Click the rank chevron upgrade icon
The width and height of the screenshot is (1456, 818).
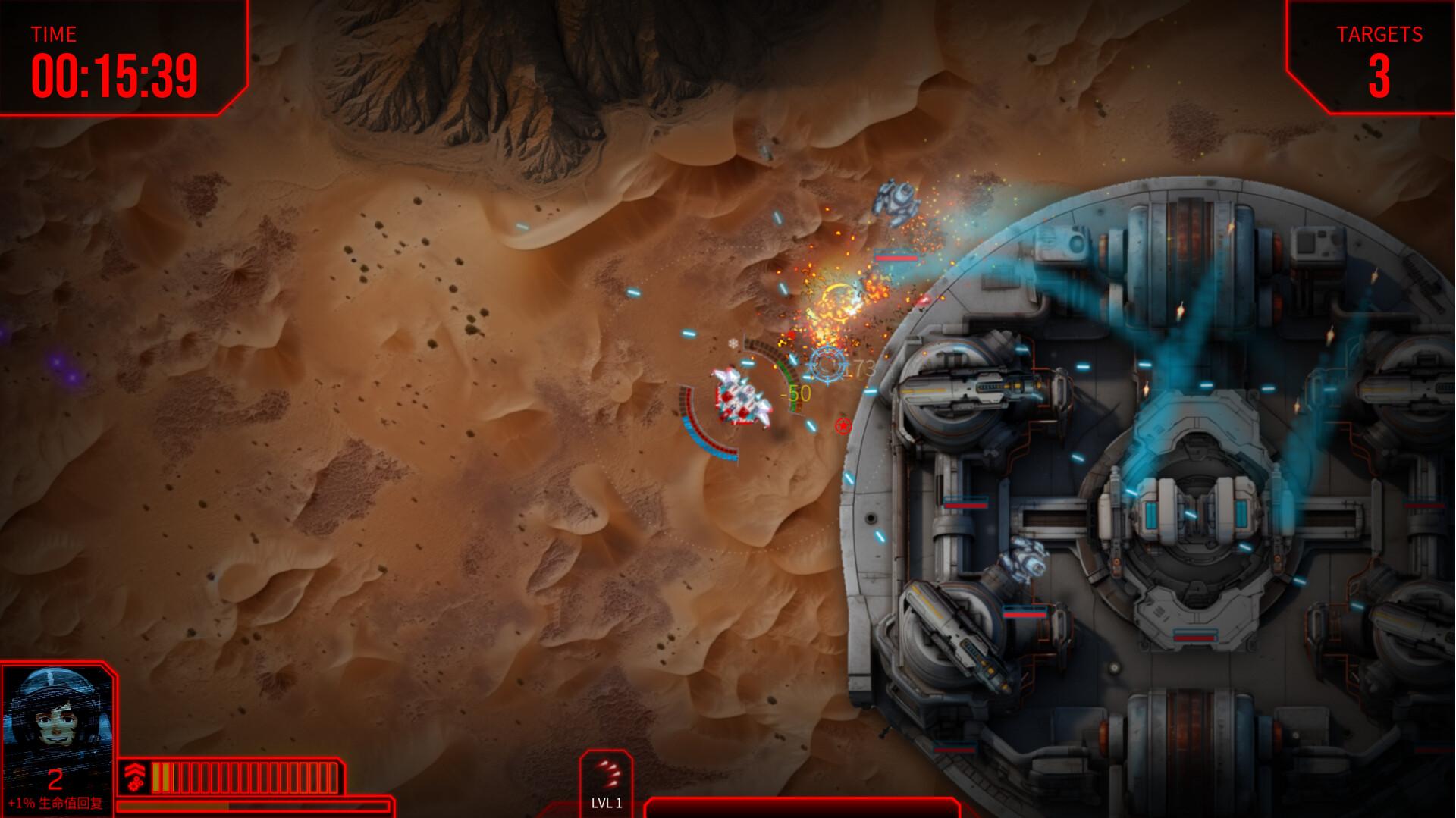click(x=135, y=777)
